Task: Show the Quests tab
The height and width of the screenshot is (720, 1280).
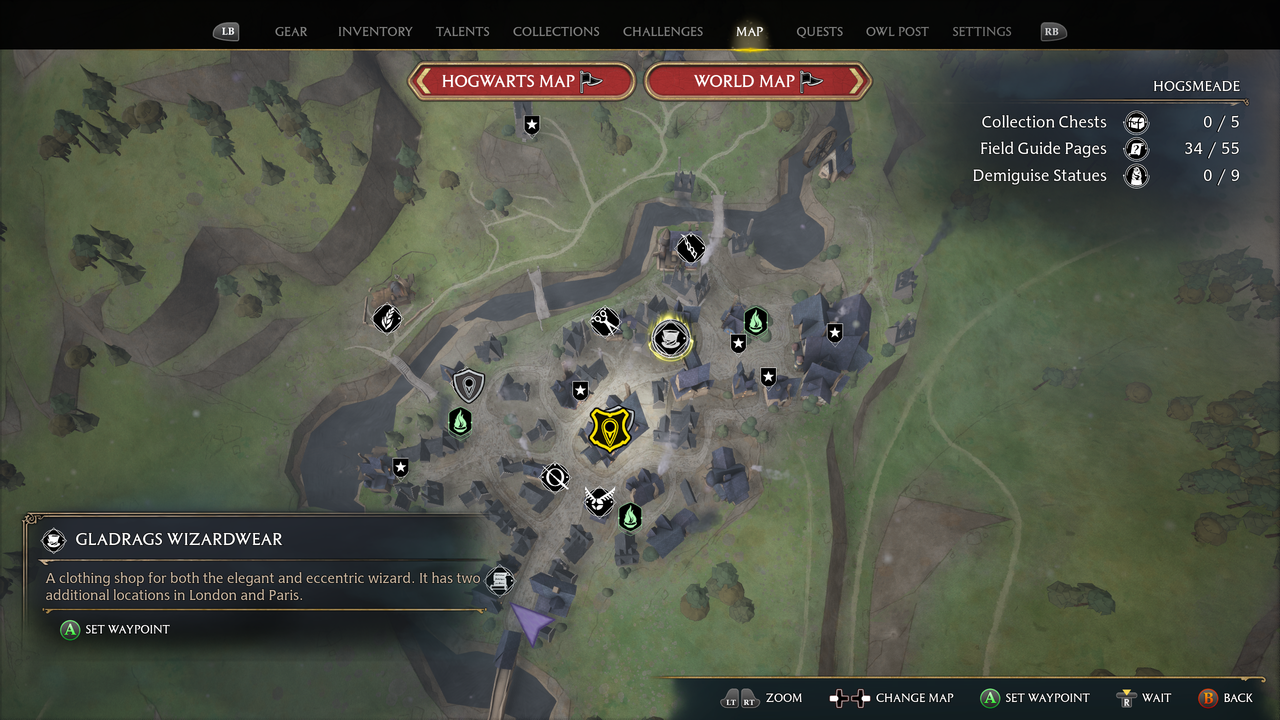Action: click(x=819, y=31)
